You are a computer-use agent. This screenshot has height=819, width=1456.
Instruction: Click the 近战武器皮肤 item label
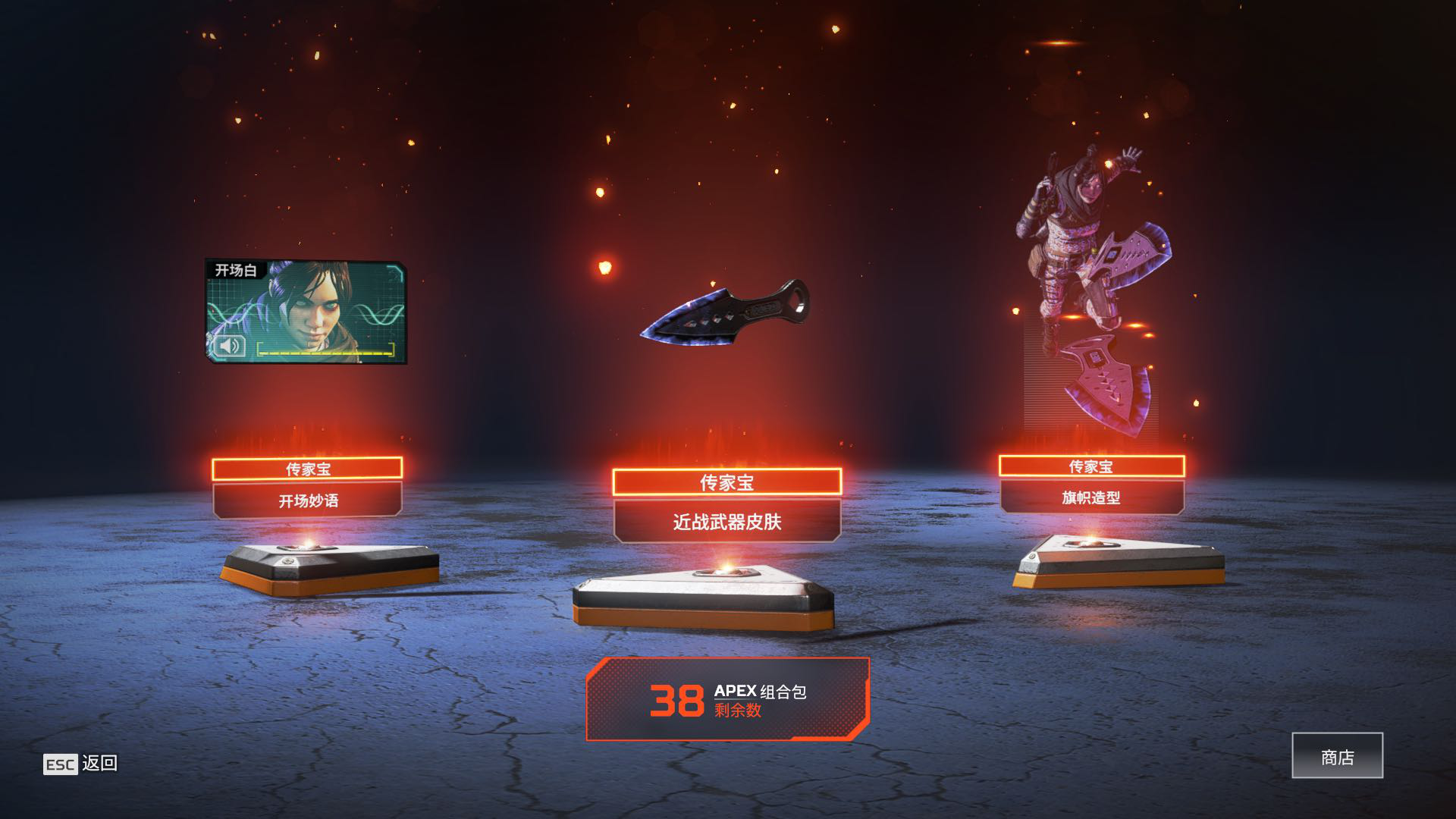pos(726,522)
